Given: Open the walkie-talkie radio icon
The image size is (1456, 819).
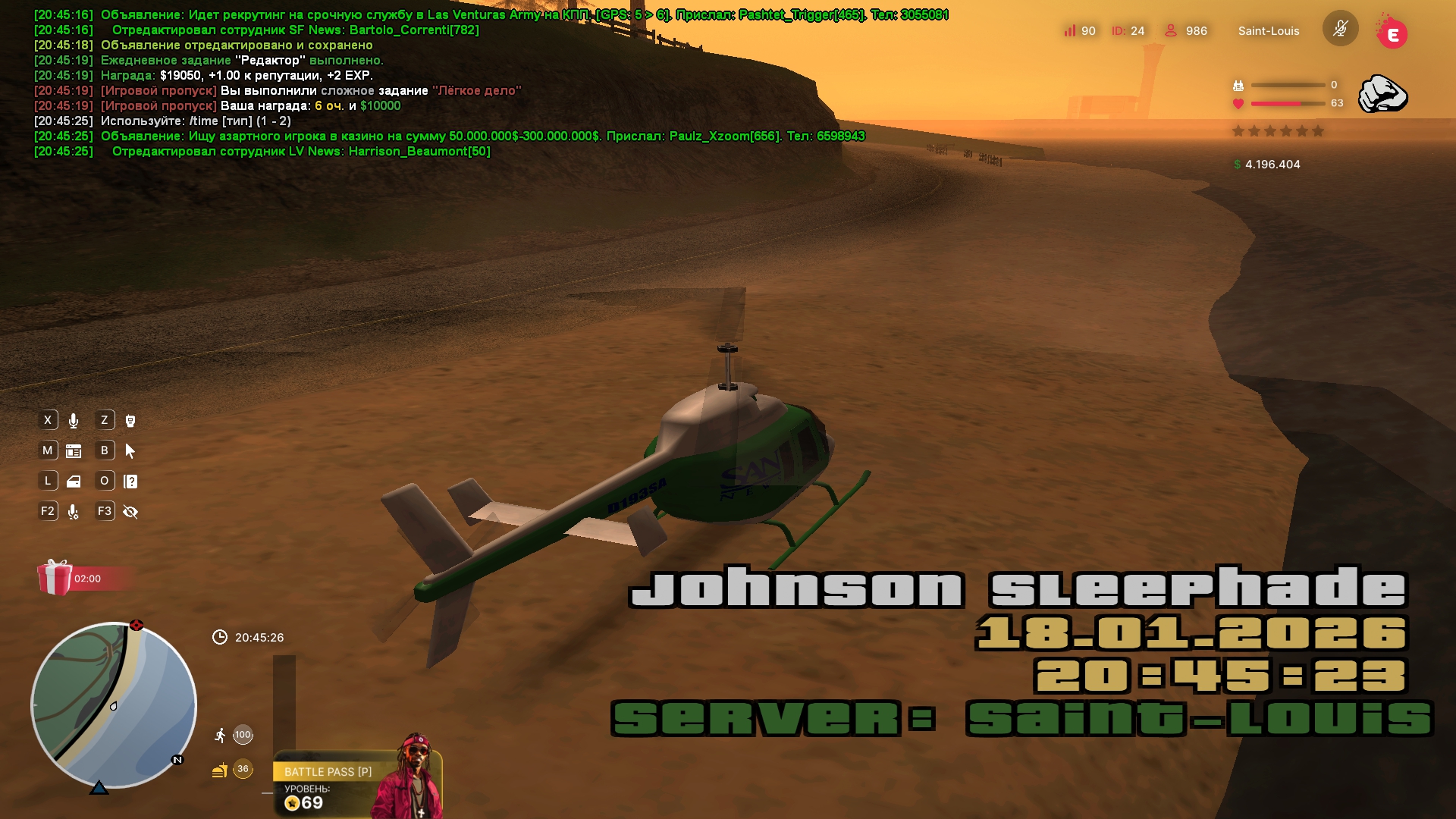Looking at the screenshot, I should (x=130, y=421).
